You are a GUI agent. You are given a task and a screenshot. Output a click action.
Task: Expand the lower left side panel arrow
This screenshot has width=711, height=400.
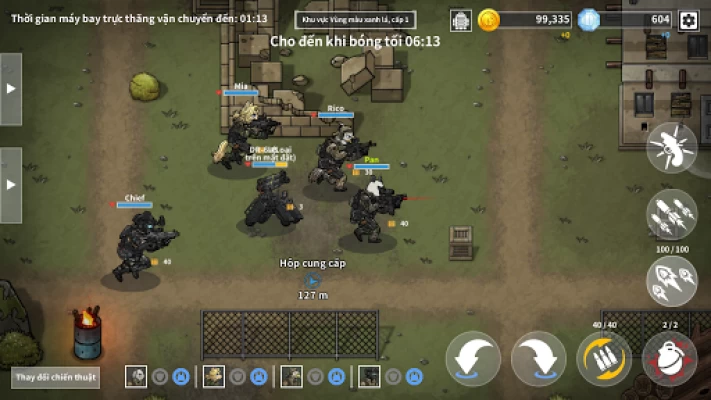[10, 185]
